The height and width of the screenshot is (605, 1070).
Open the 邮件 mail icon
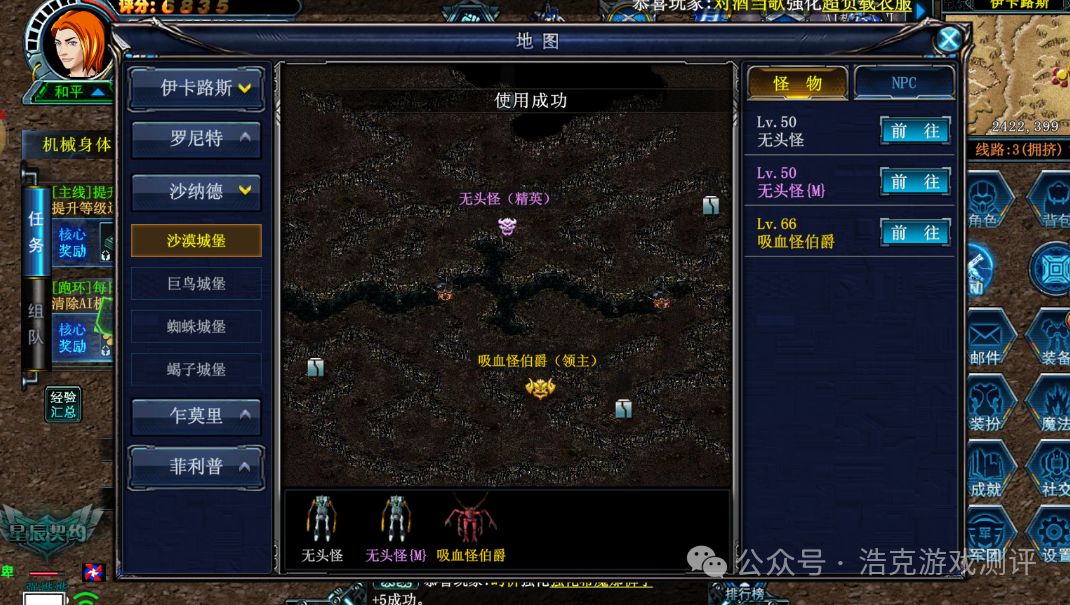[x=986, y=338]
